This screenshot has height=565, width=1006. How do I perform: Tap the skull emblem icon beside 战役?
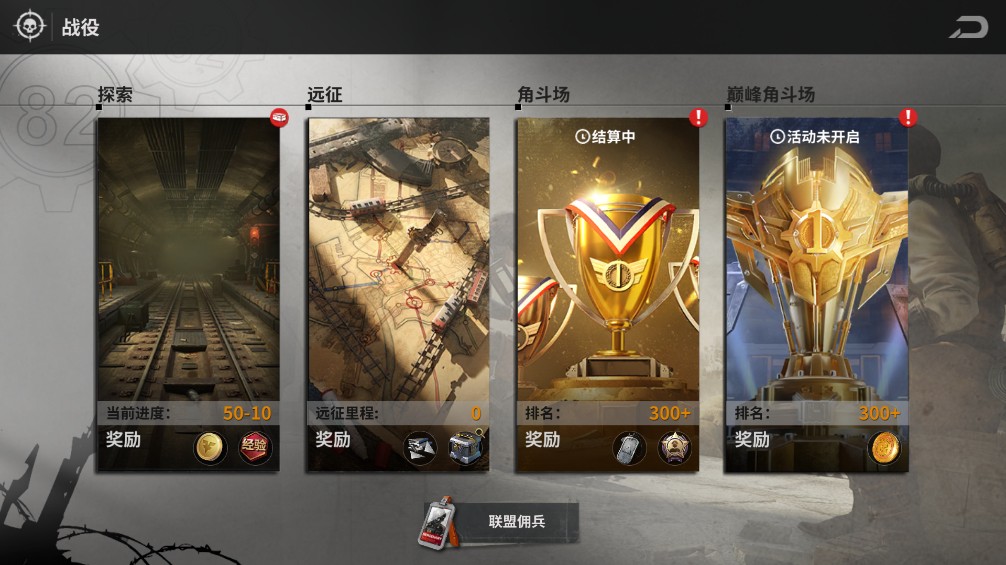click(x=29, y=27)
